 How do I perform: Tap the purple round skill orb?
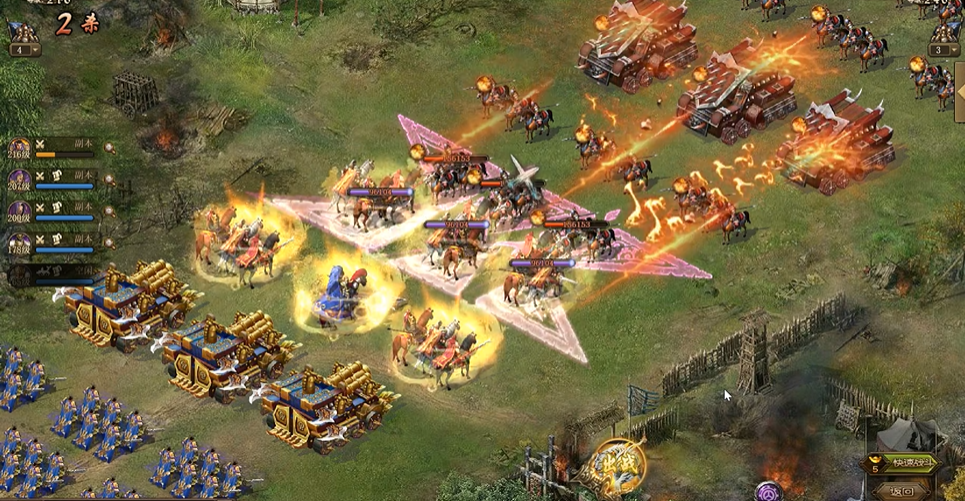(x=768, y=491)
